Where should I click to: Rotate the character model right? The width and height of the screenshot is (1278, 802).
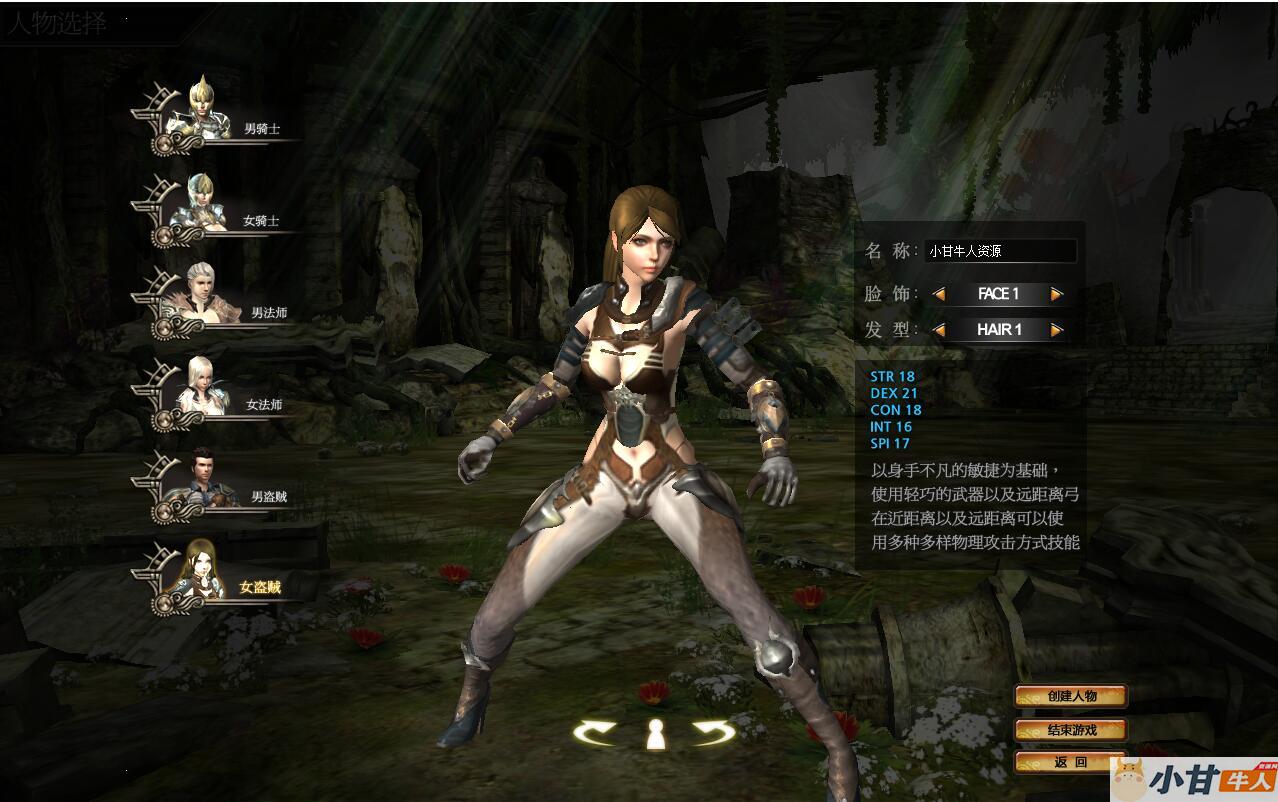click(714, 733)
